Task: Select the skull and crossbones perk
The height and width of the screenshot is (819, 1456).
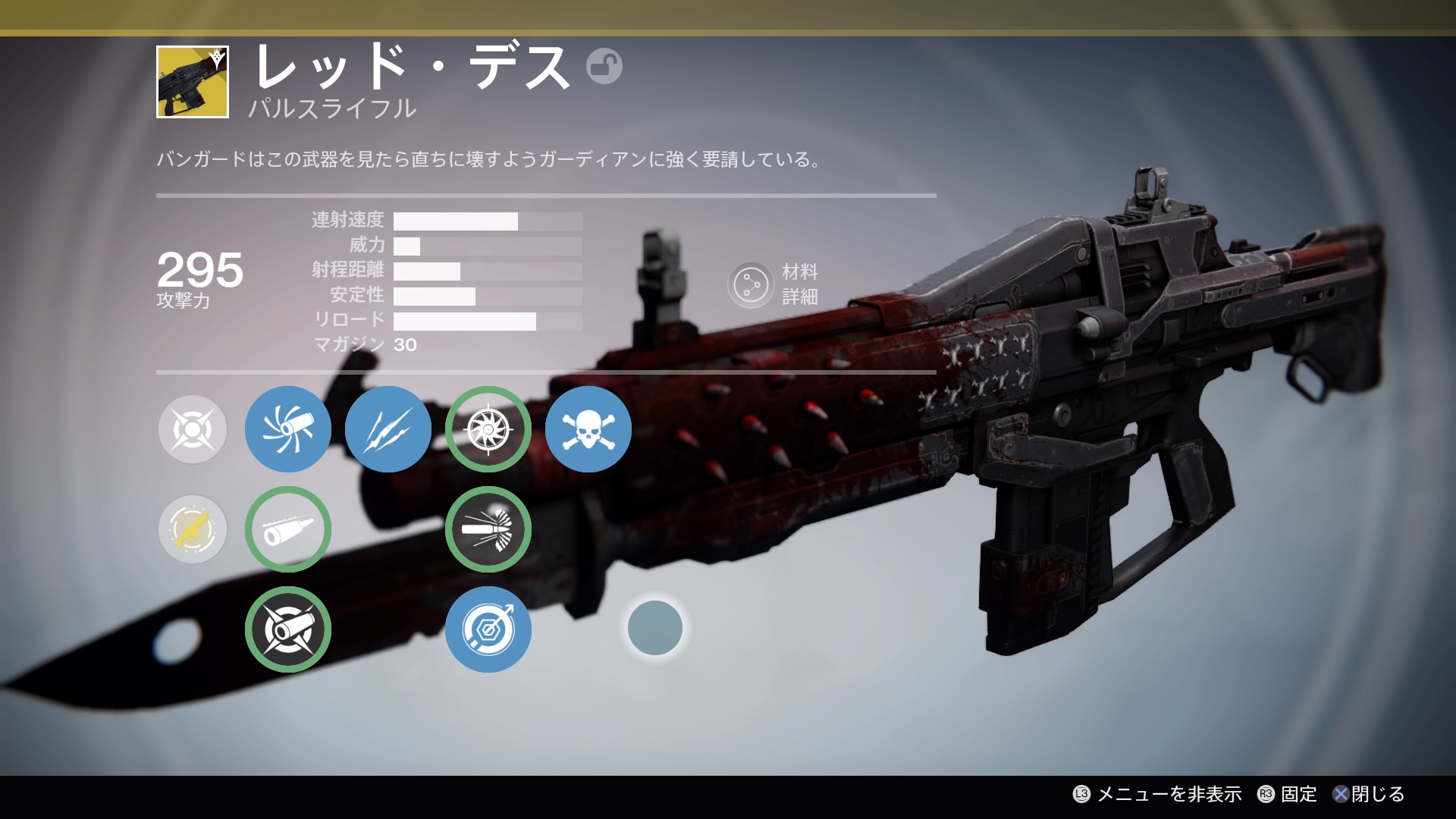Action: point(588,429)
